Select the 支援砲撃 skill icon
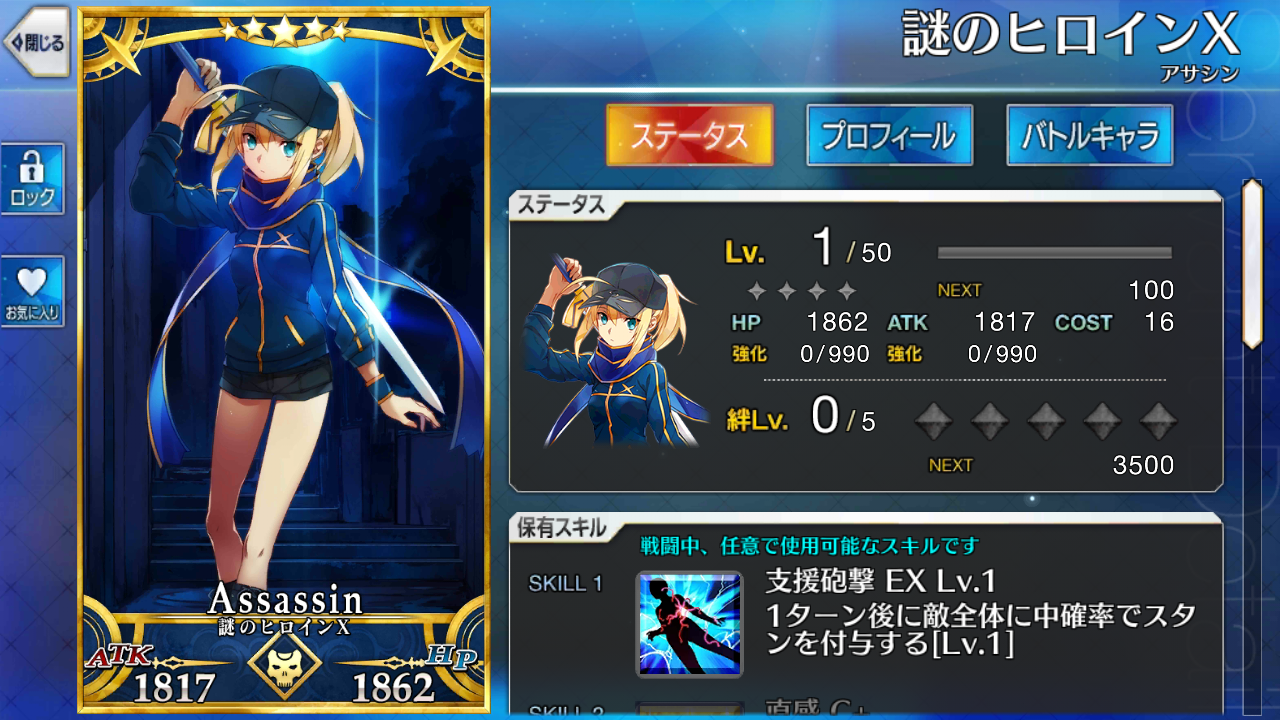Viewport: 1280px width, 720px height. [689, 624]
